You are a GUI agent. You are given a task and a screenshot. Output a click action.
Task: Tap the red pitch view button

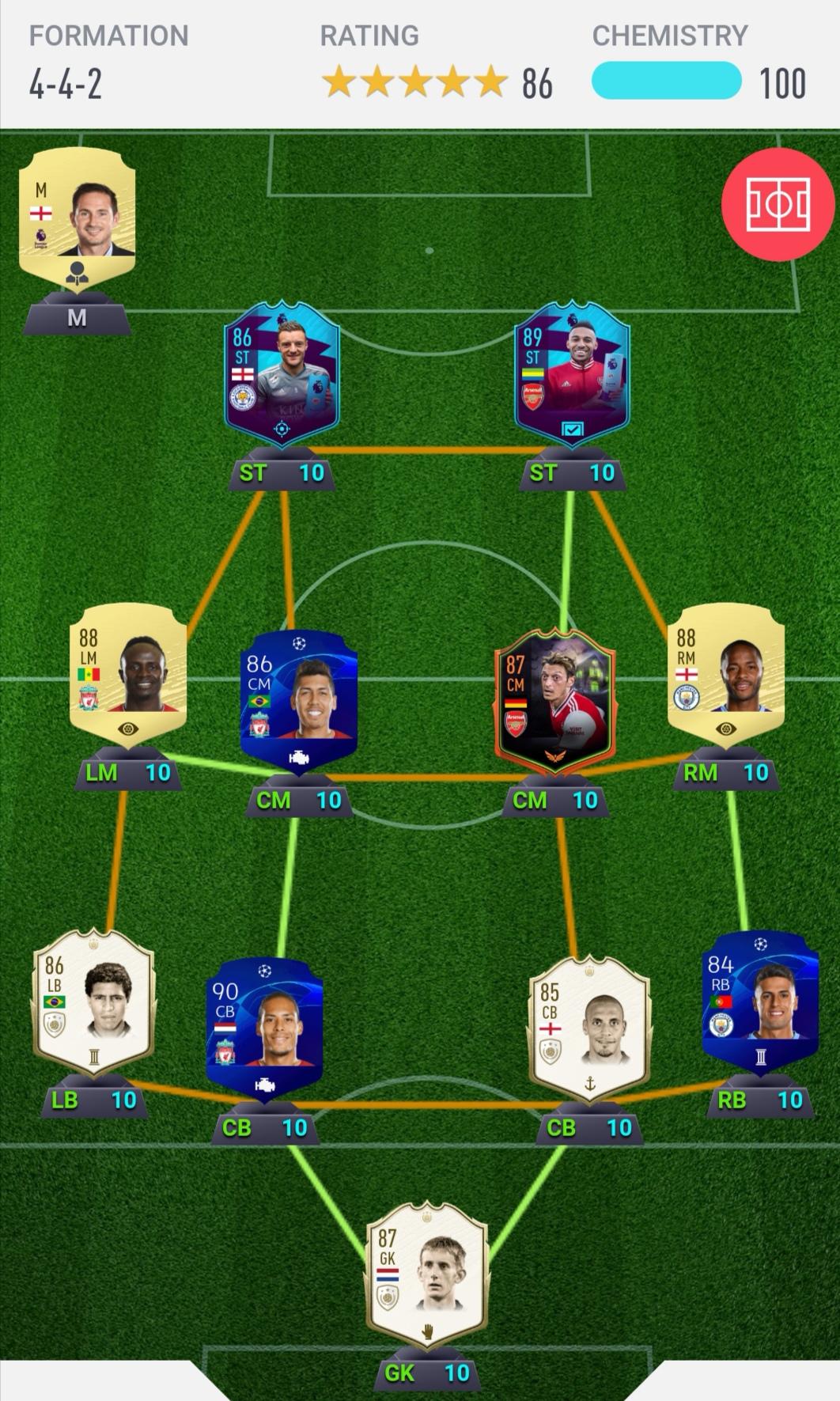coord(778,204)
